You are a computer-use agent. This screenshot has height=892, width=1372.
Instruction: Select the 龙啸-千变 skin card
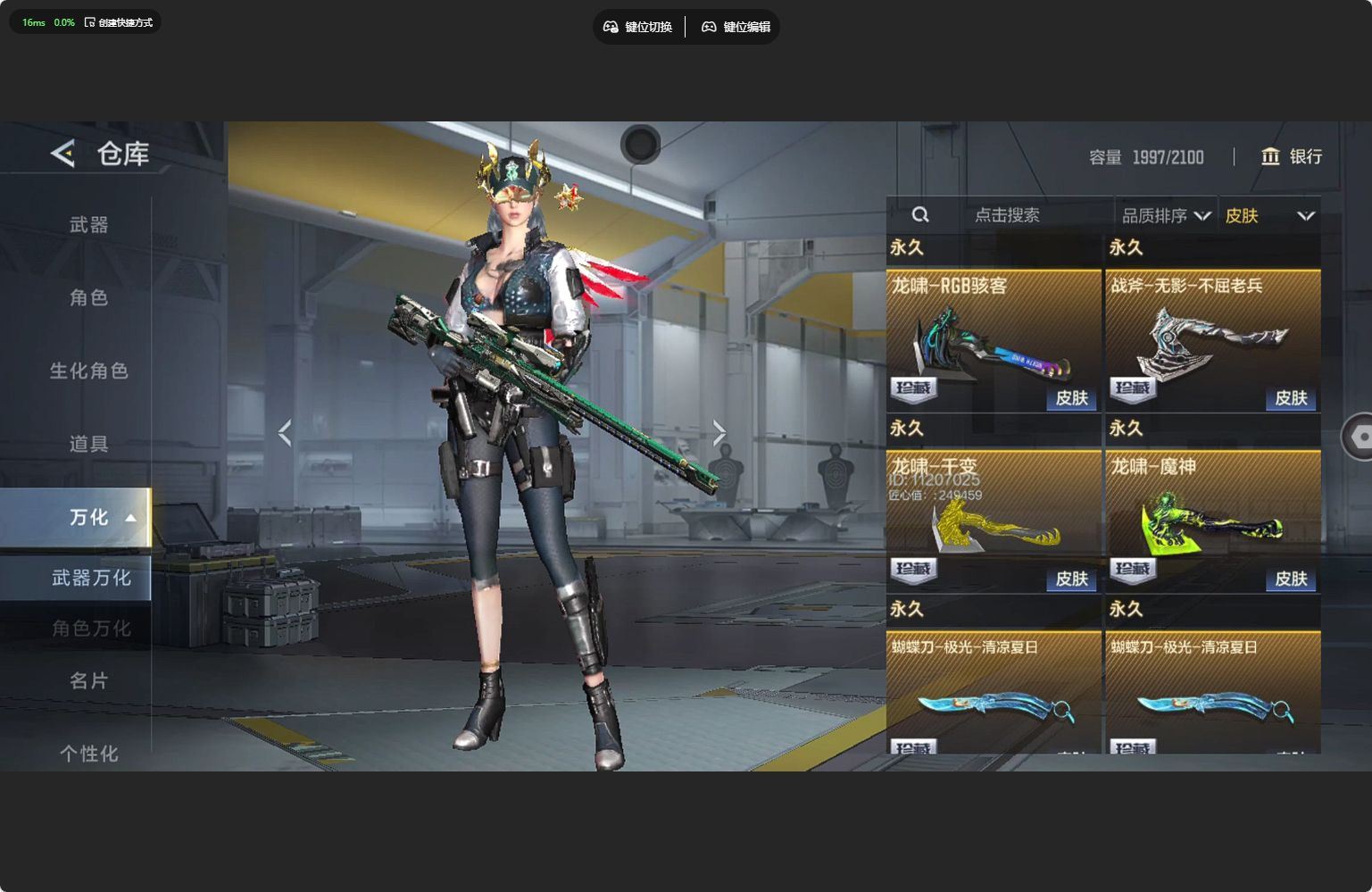993,521
